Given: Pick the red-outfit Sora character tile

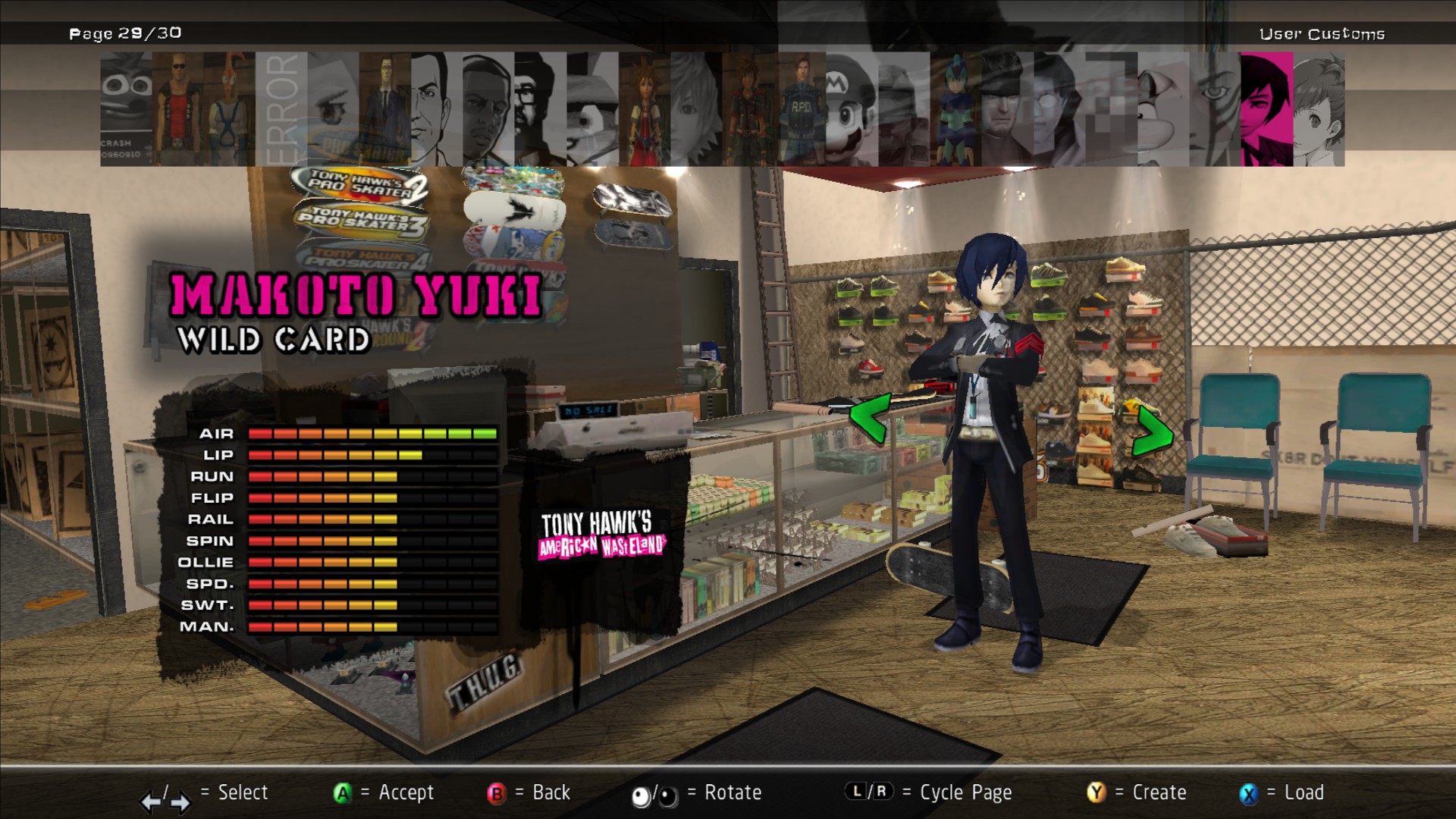Looking at the screenshot, I should [644, 109].
